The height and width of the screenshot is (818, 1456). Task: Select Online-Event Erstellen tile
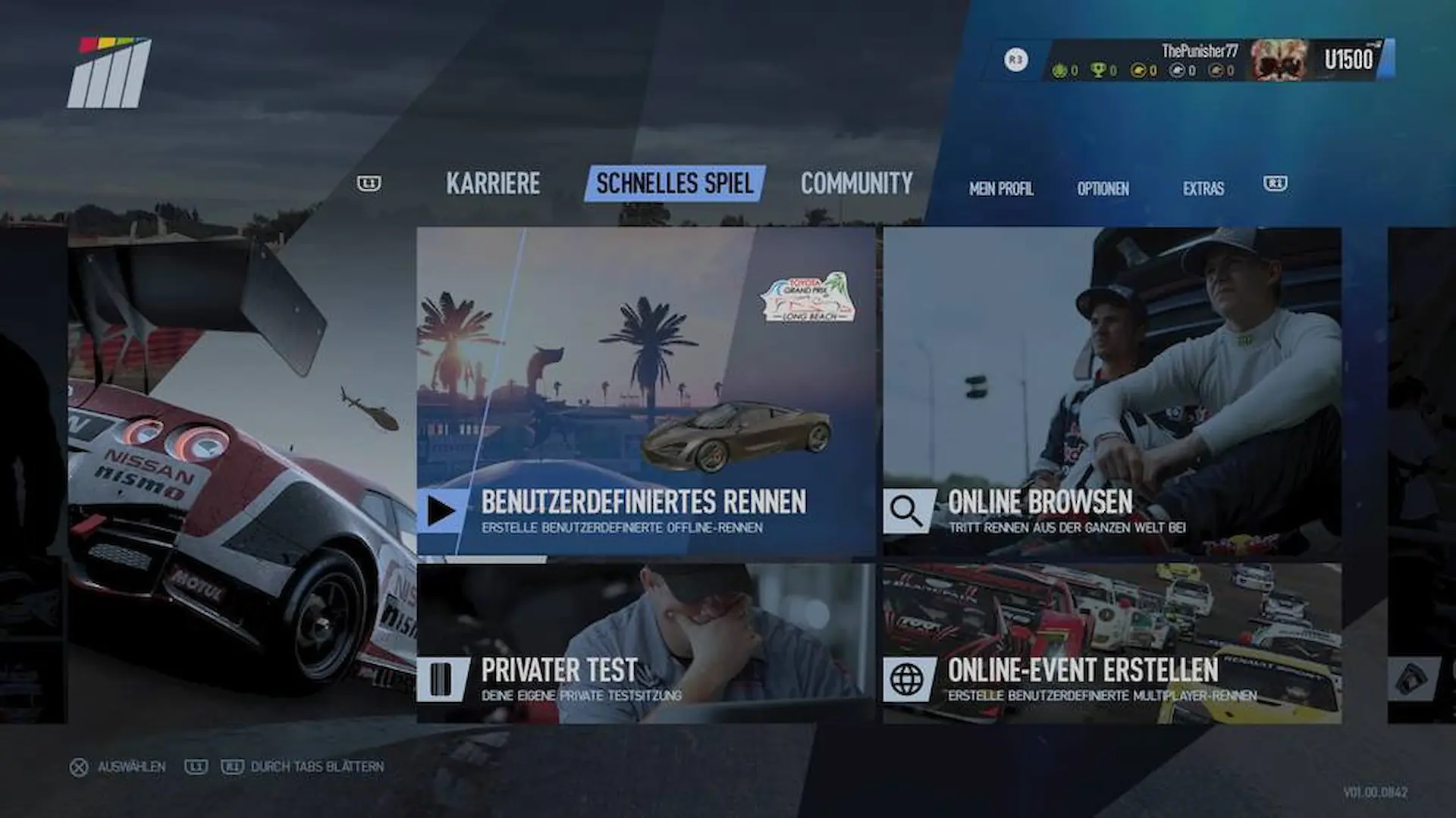pos(1112,643)
